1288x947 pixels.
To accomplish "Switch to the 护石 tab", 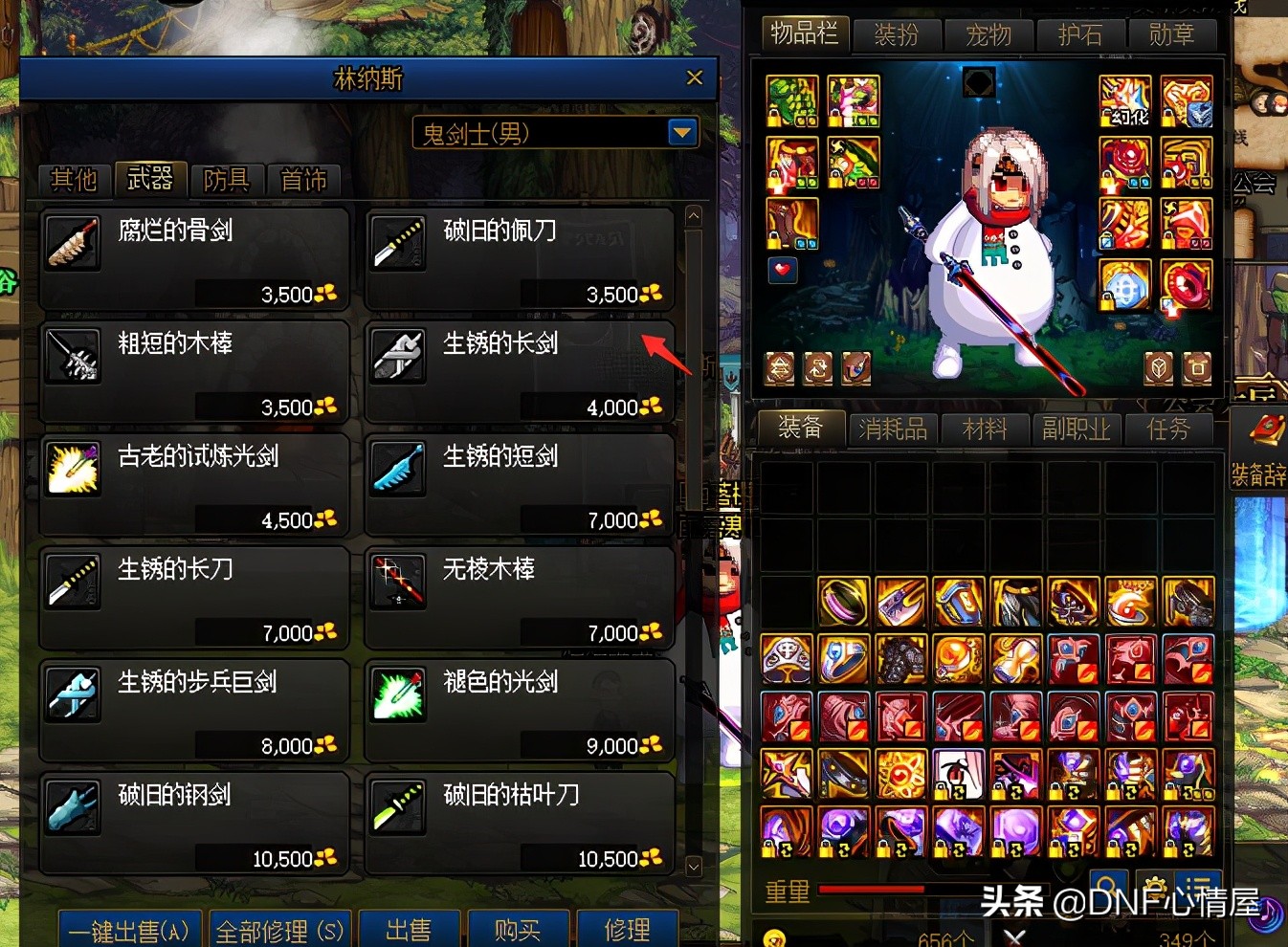I will click(x=1081, y=34).
